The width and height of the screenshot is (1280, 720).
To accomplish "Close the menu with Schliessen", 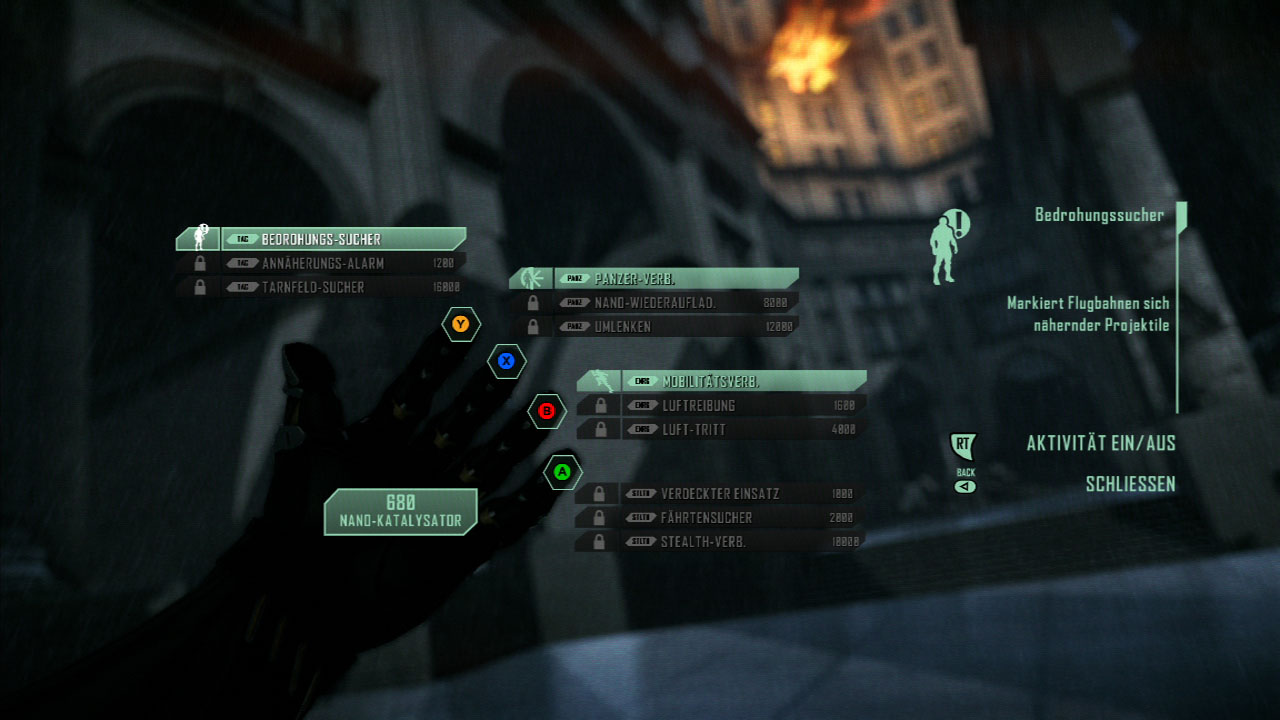I will pos(1130,485).
